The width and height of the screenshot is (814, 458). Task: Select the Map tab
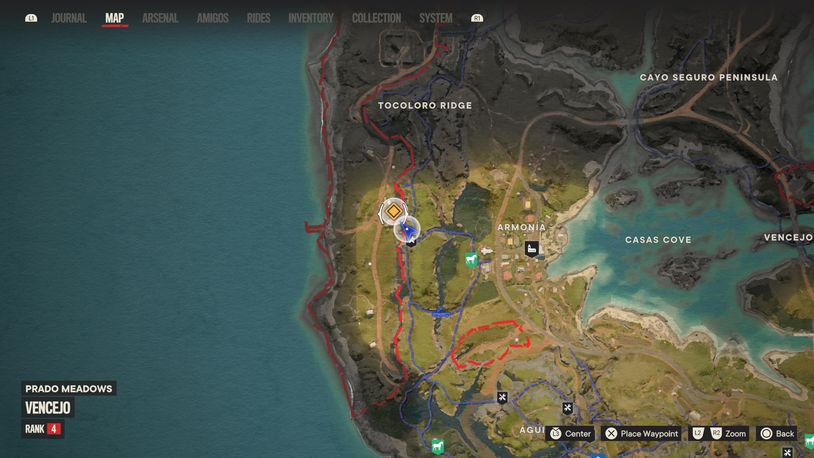click(115, 18)
